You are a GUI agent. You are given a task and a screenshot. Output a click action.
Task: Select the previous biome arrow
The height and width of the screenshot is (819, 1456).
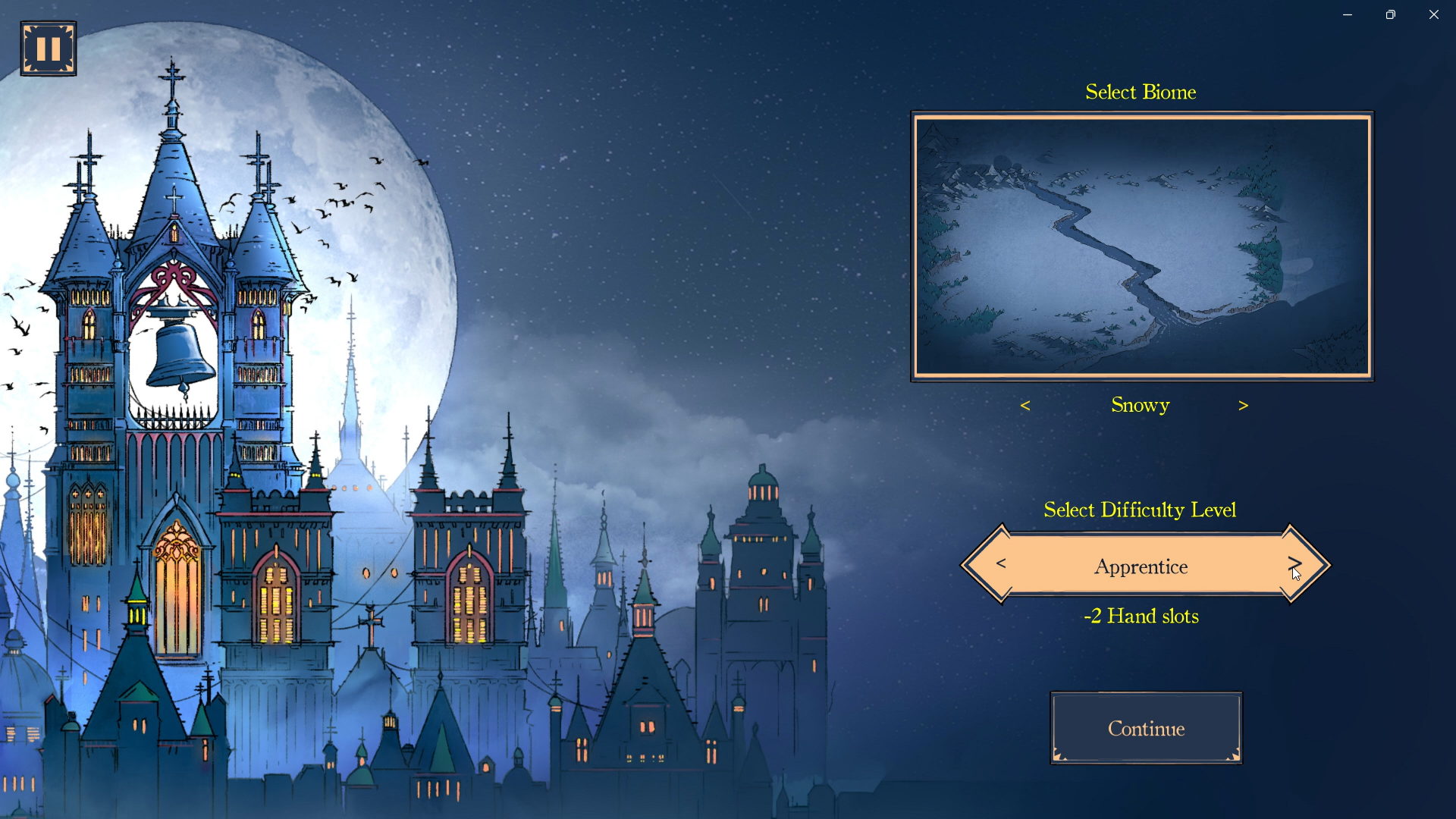(1025, 406)
